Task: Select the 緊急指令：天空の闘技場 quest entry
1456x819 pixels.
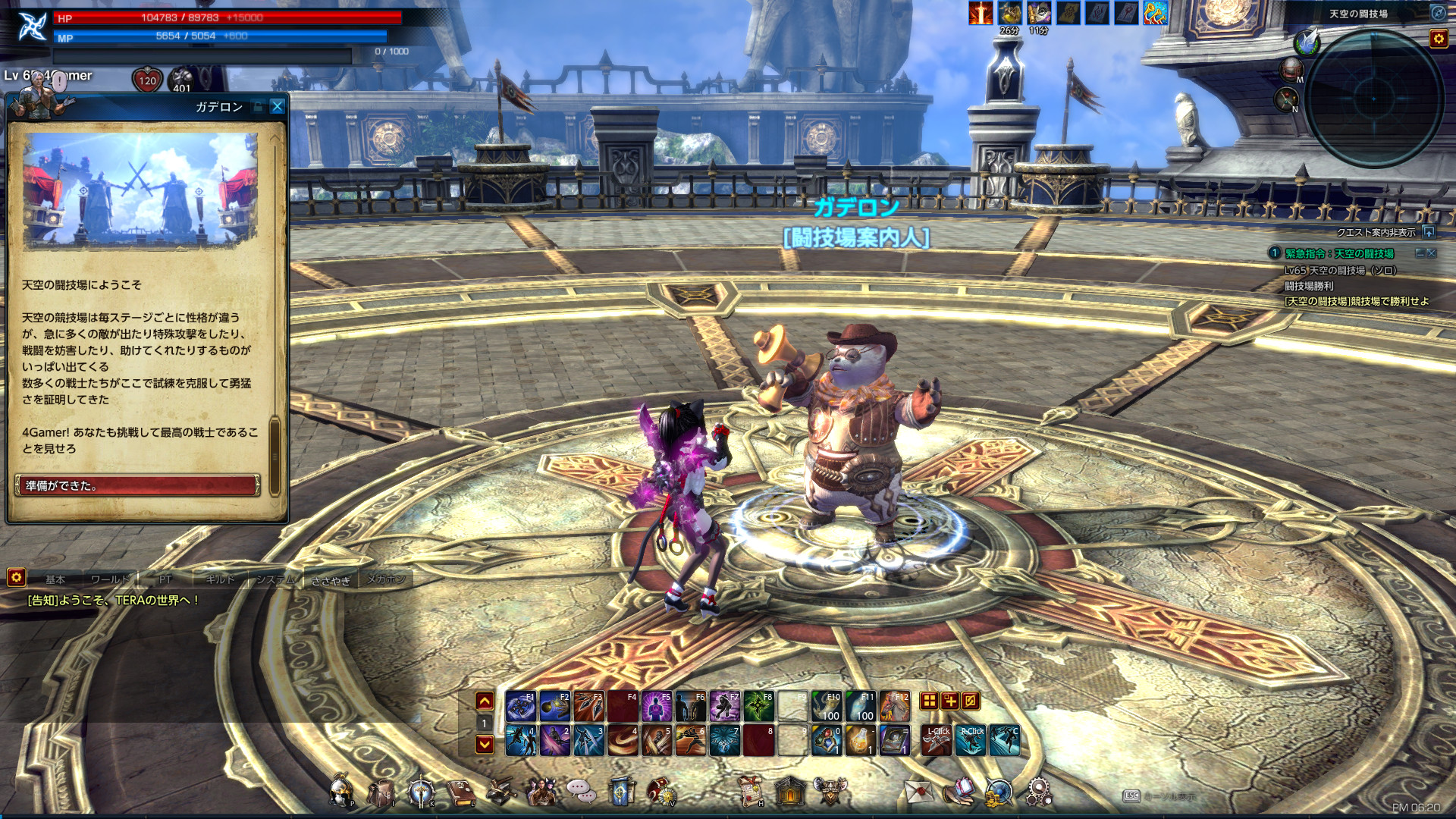Action: 1339,253
